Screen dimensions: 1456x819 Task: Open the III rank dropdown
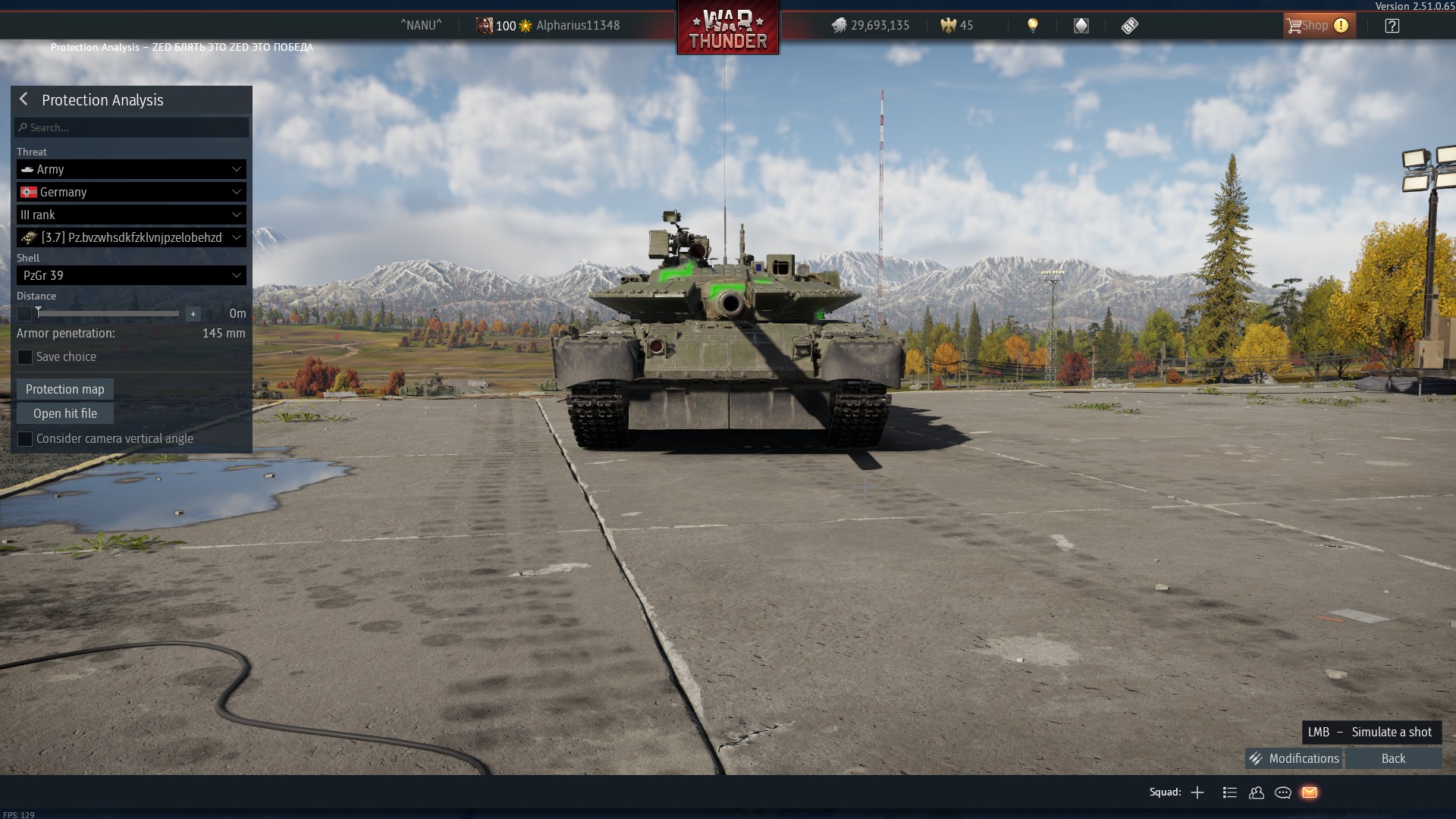(131, 215)
